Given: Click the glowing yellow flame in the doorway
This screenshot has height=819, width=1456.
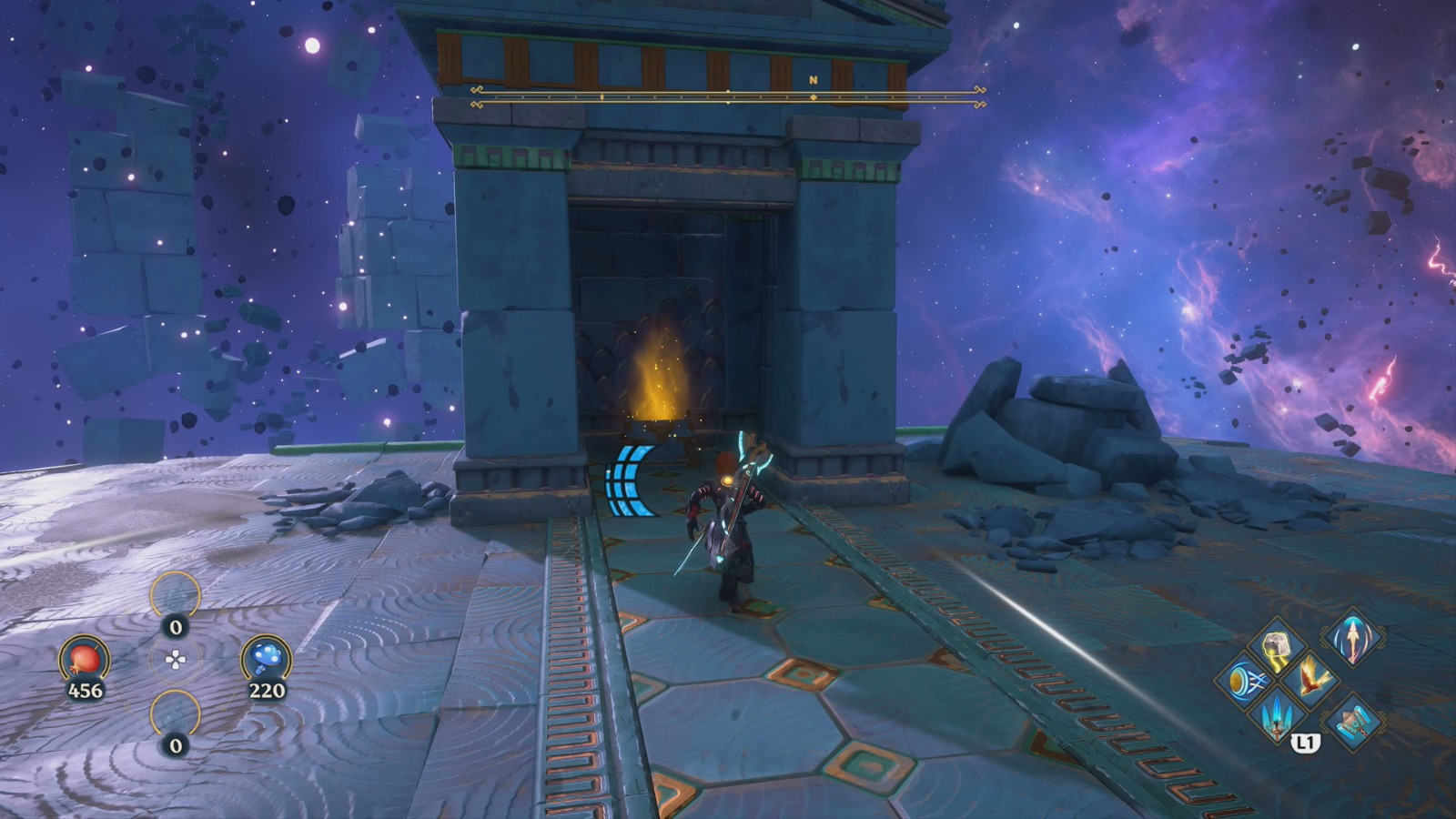Looking at the screenshot, I should [657, 373].
